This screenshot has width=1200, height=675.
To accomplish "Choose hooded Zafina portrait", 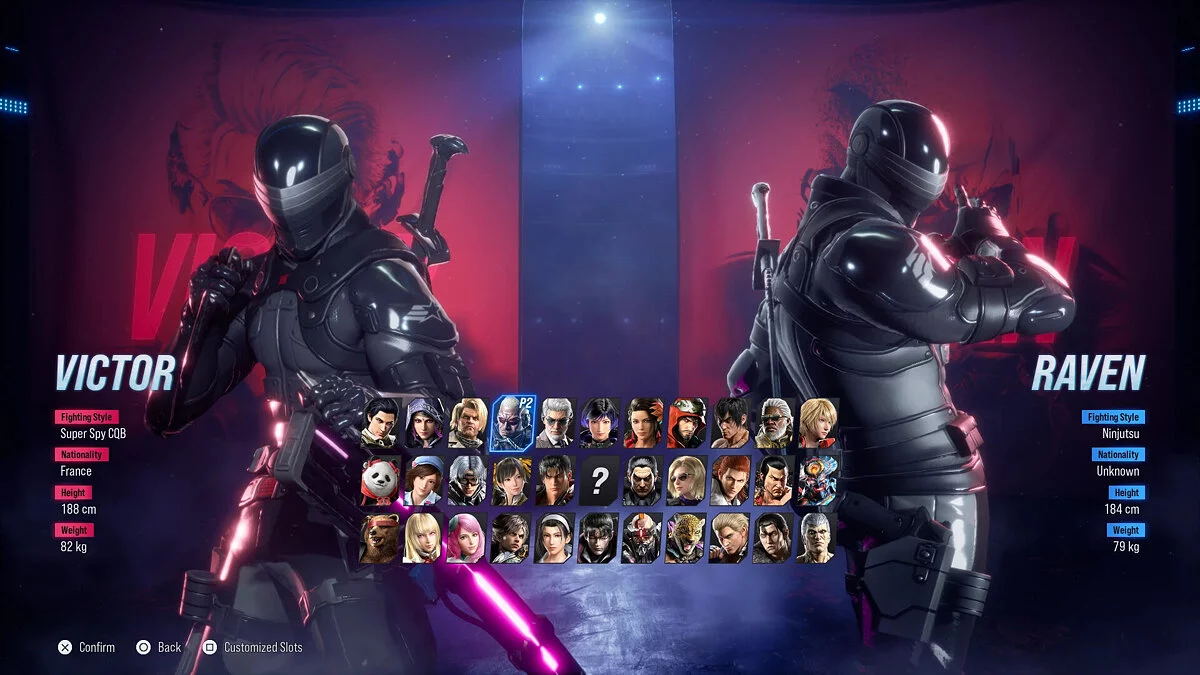I will [424, 422].
